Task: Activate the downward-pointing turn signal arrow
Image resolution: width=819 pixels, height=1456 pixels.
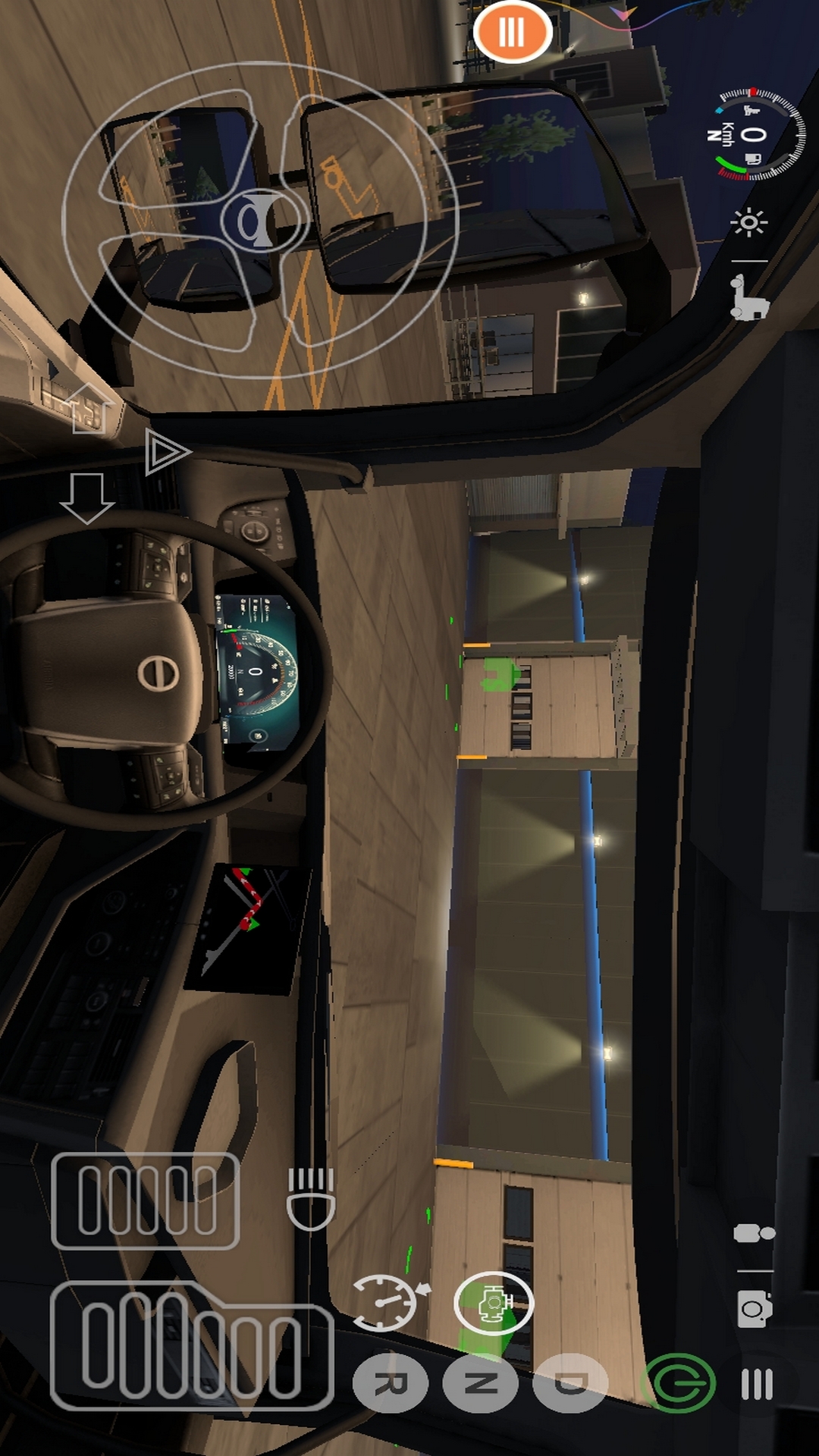Action: 87,497
